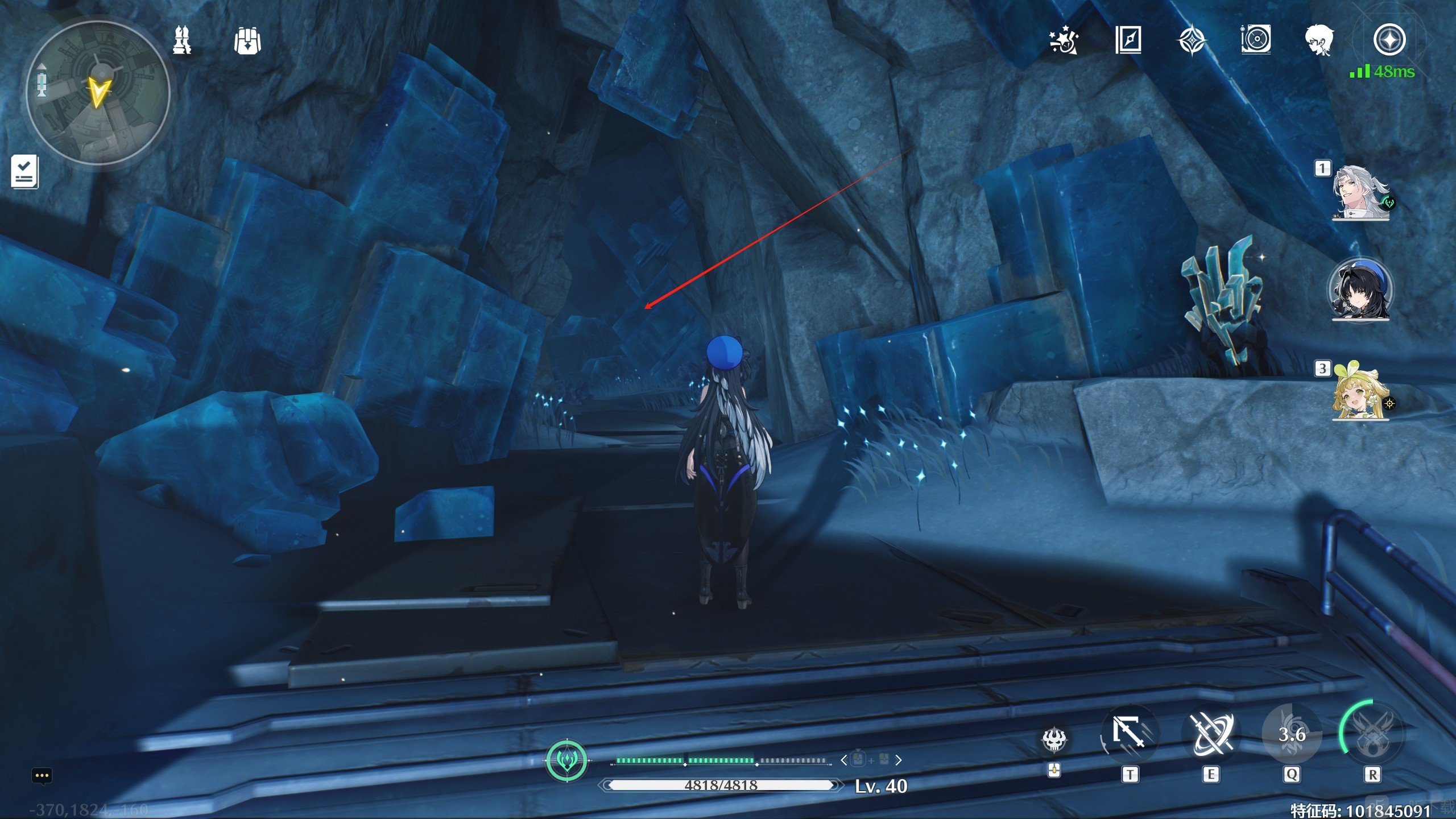Activate the sword dash utility skill

click(x=1130, y=734)
